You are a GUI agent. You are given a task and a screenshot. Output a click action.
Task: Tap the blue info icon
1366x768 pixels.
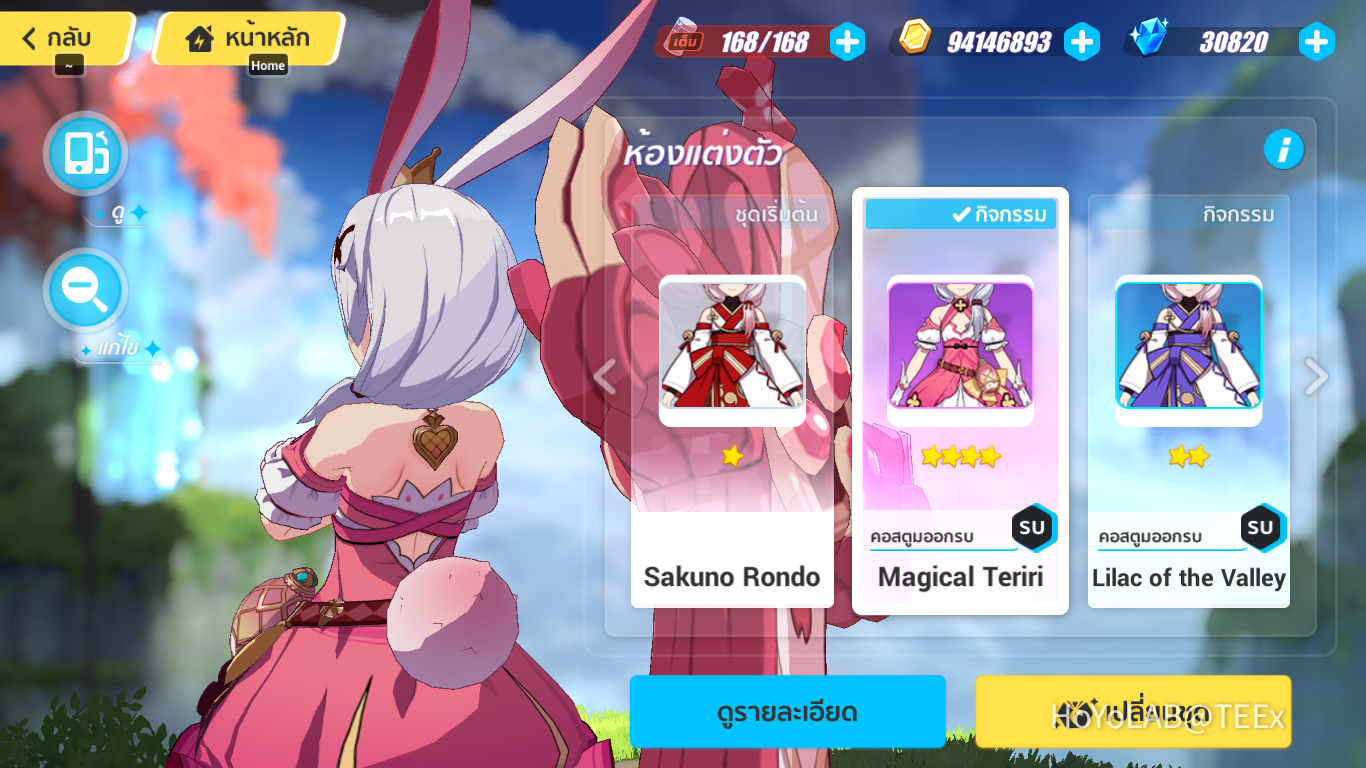point(1284,150)
